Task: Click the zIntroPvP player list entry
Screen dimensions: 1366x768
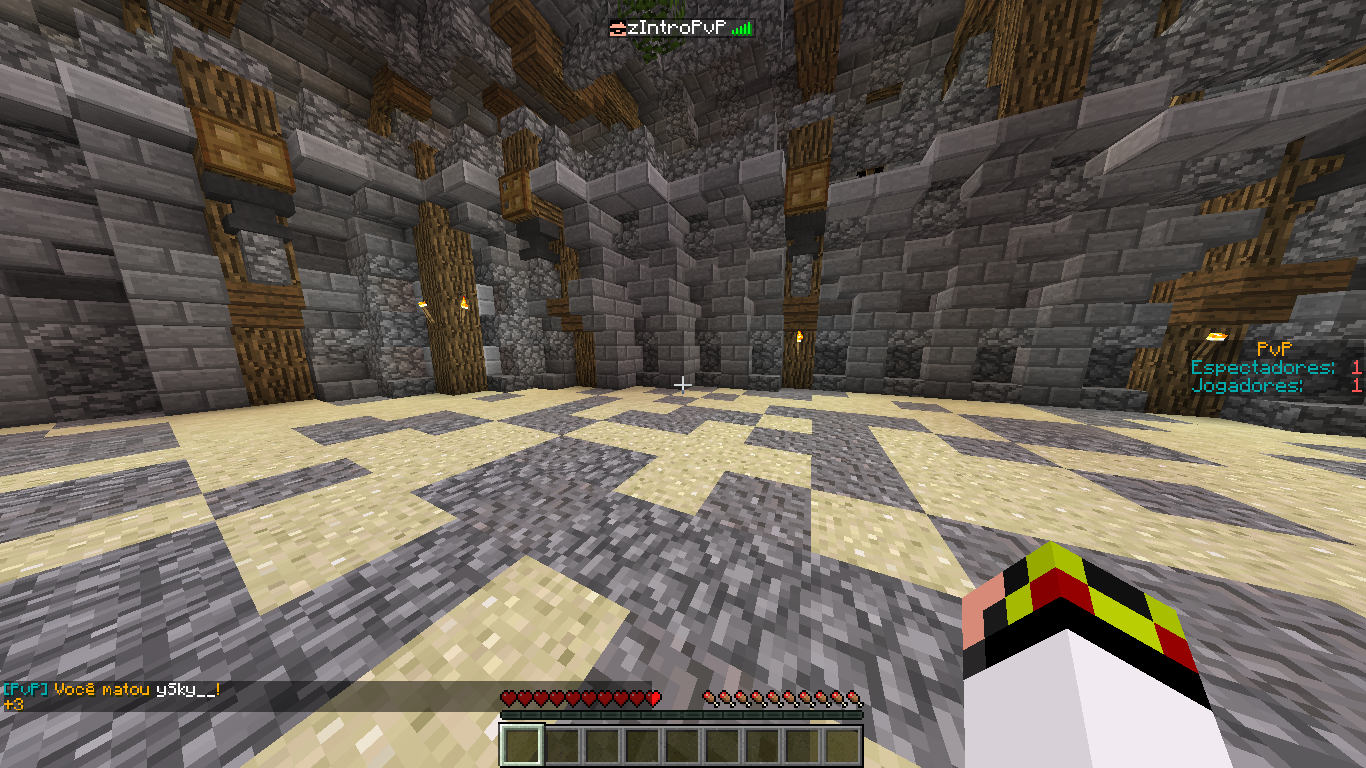Action: (x=680, y=28)
